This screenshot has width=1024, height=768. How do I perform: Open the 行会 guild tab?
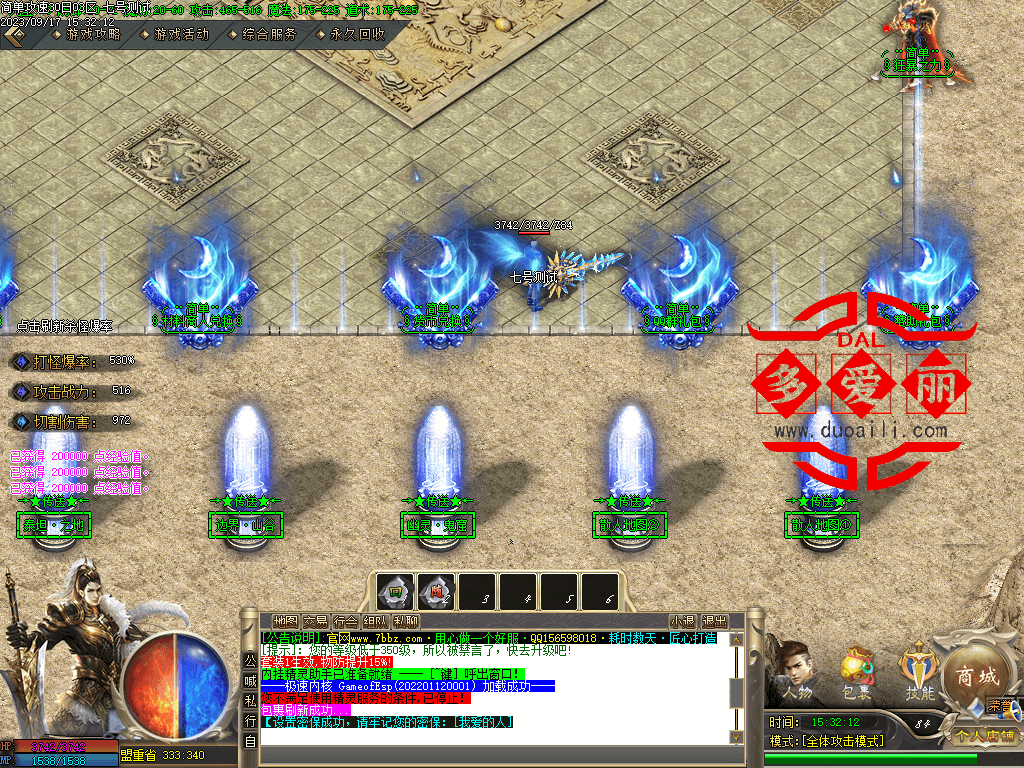point(346,621)
